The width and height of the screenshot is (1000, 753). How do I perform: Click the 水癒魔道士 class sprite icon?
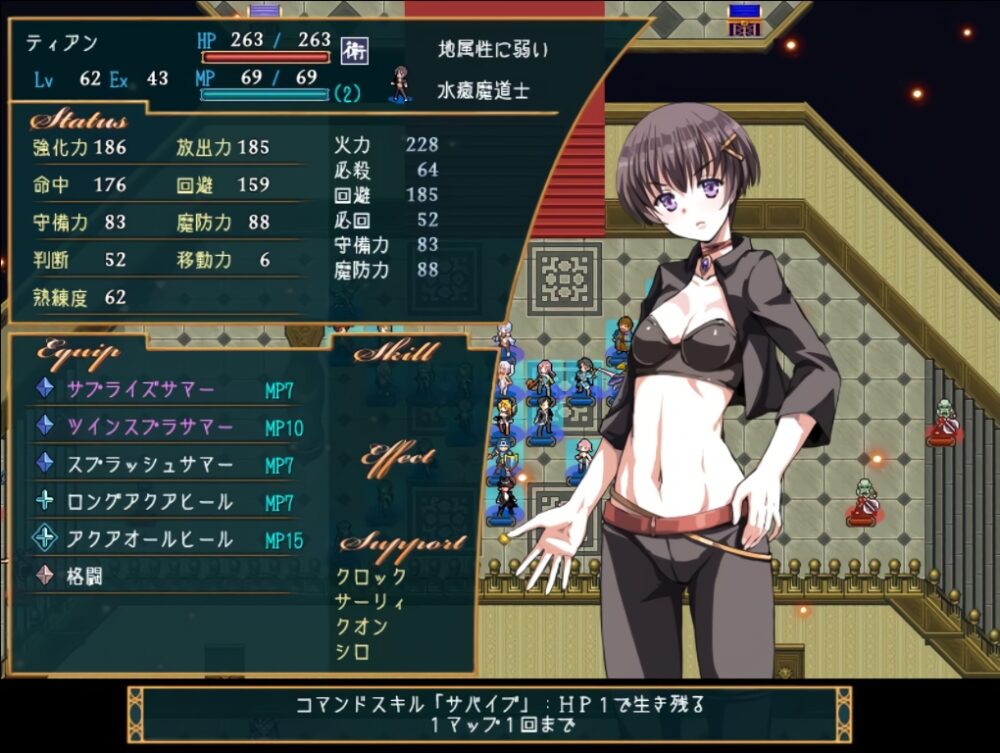(400, 86)
